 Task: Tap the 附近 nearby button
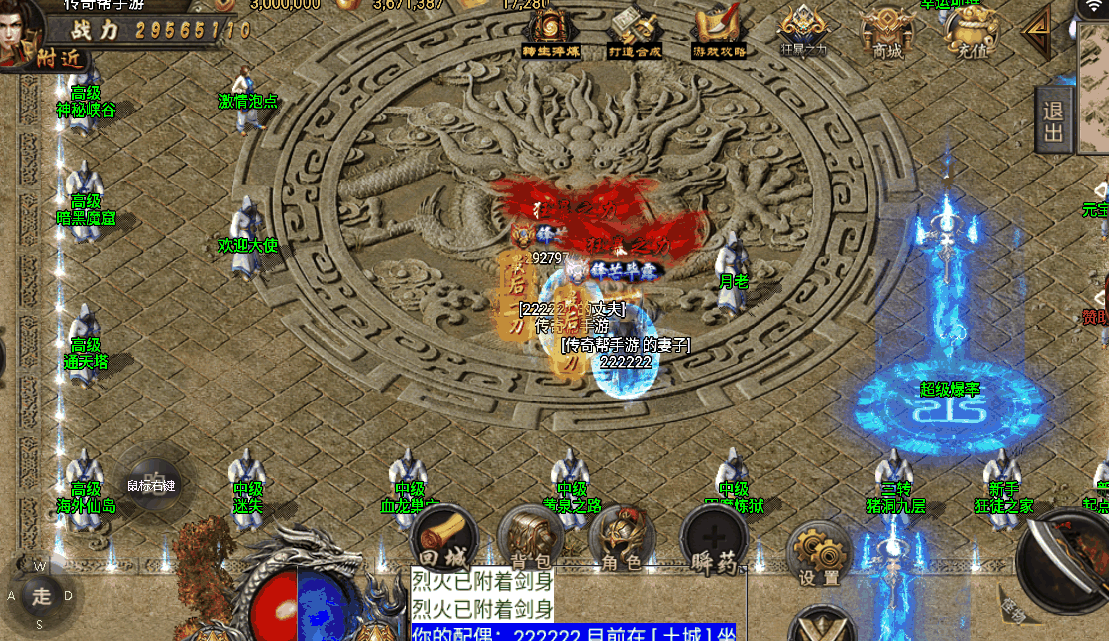coord(32,57)
